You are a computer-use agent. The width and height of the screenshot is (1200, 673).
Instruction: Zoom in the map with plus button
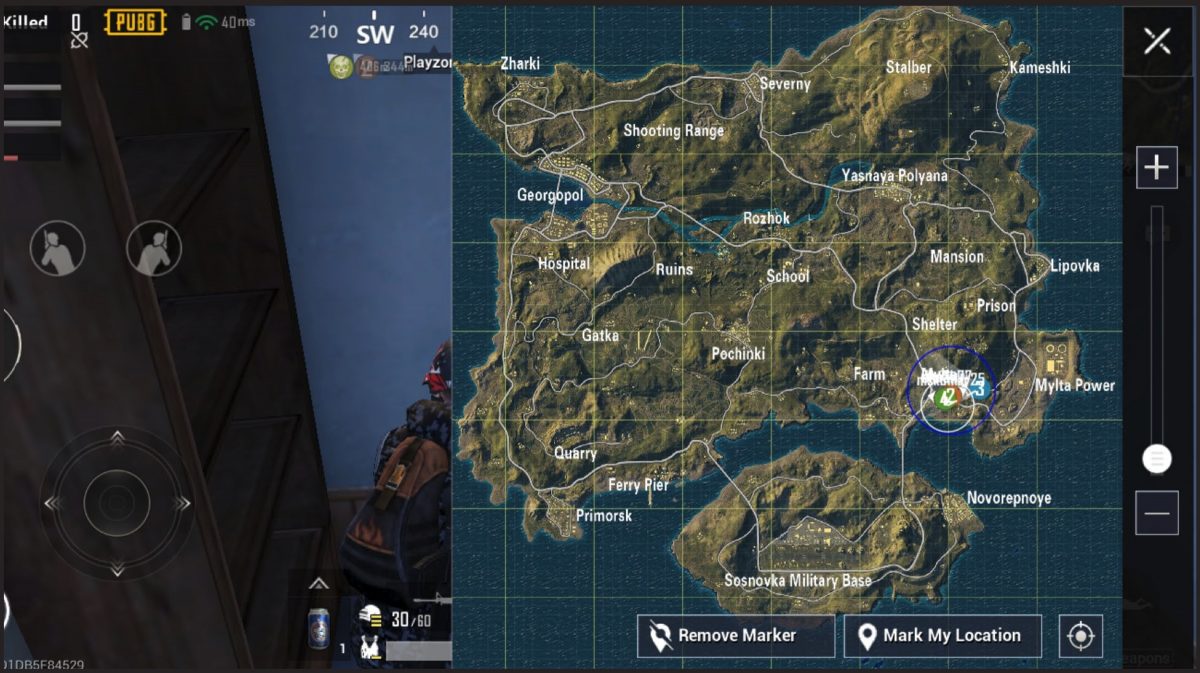click(1157, 167)
